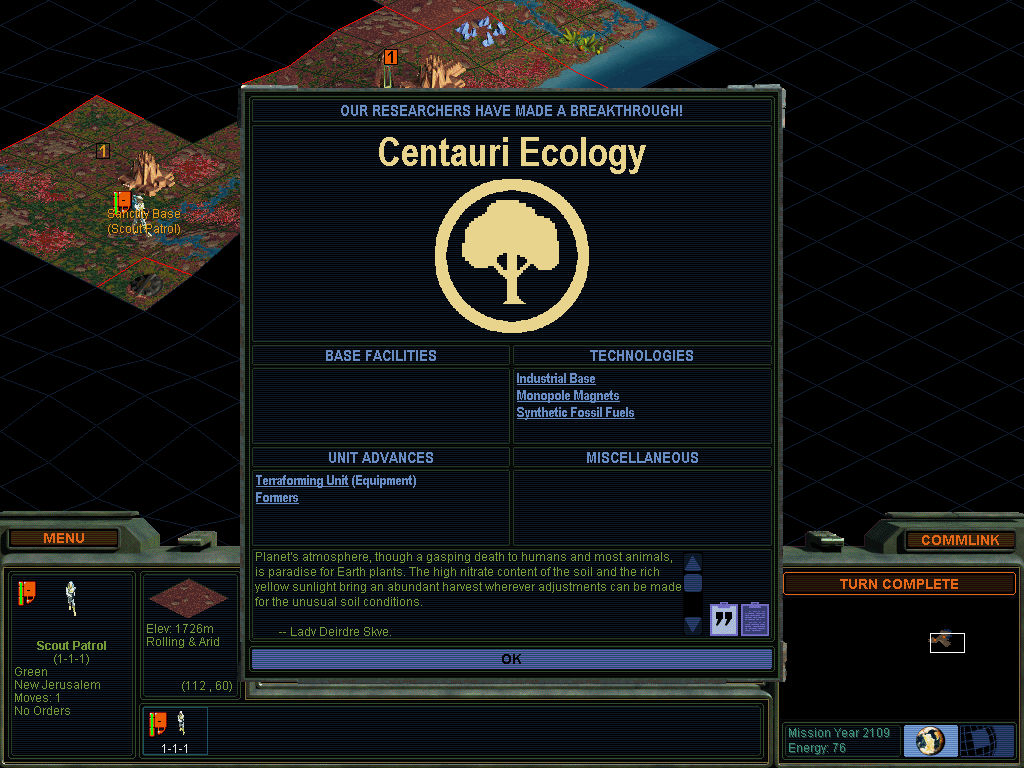
Task: Confirm the breakthrough with OK
Action: [511, 659]
